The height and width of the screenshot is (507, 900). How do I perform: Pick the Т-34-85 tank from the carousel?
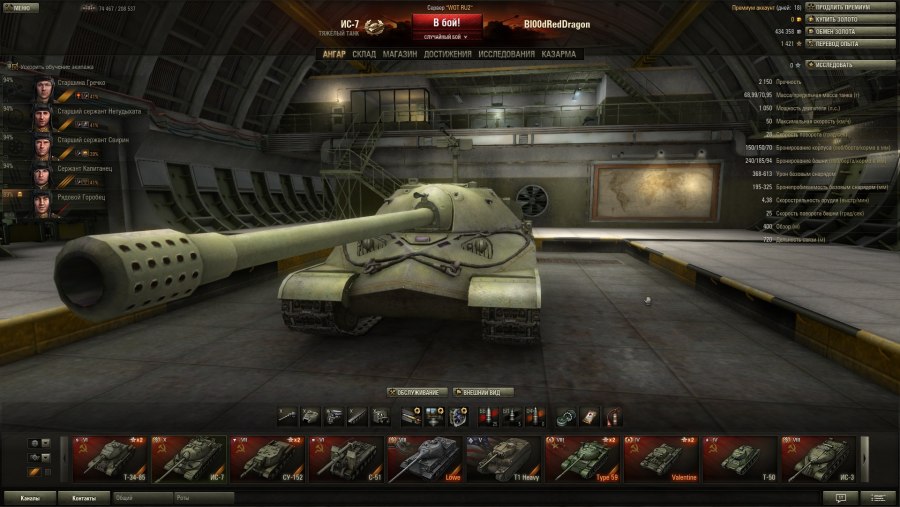[109, 459]
